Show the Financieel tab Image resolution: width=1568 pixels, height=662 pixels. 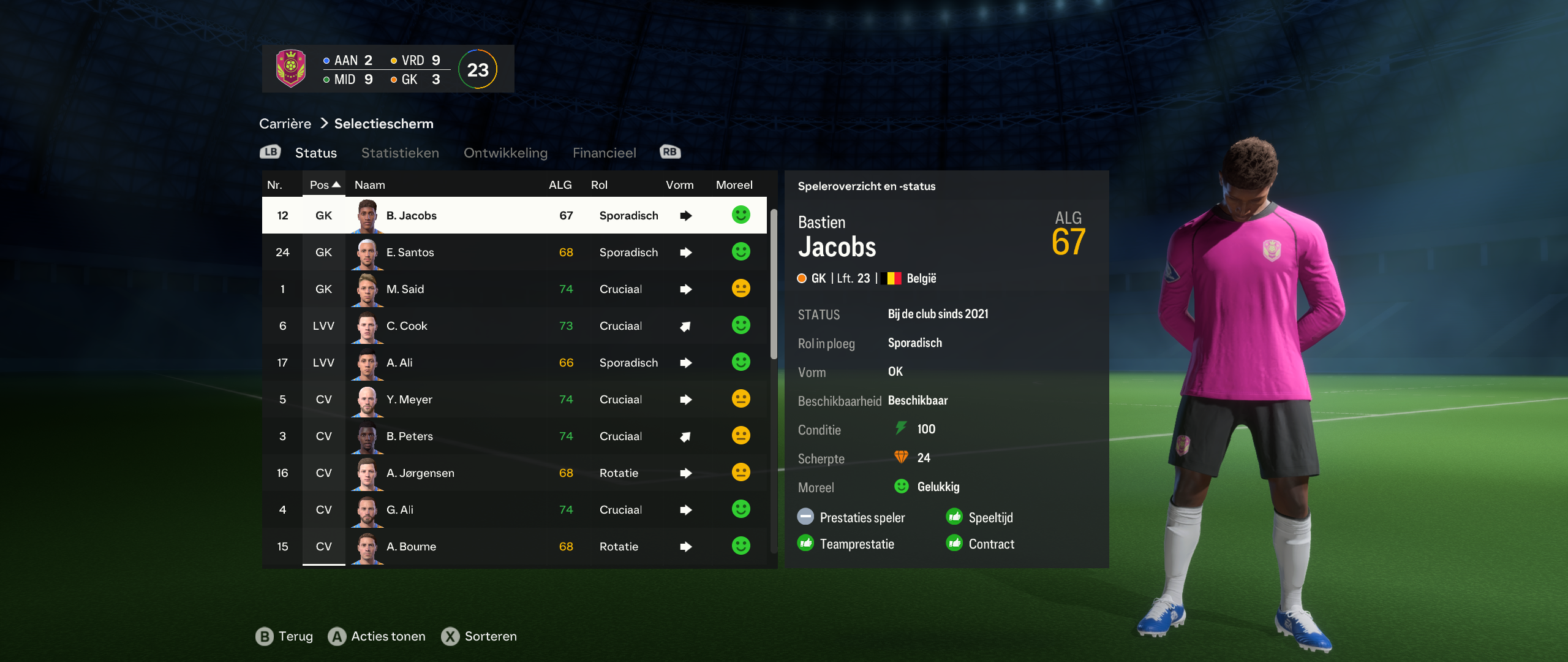[x=604, y=153]
